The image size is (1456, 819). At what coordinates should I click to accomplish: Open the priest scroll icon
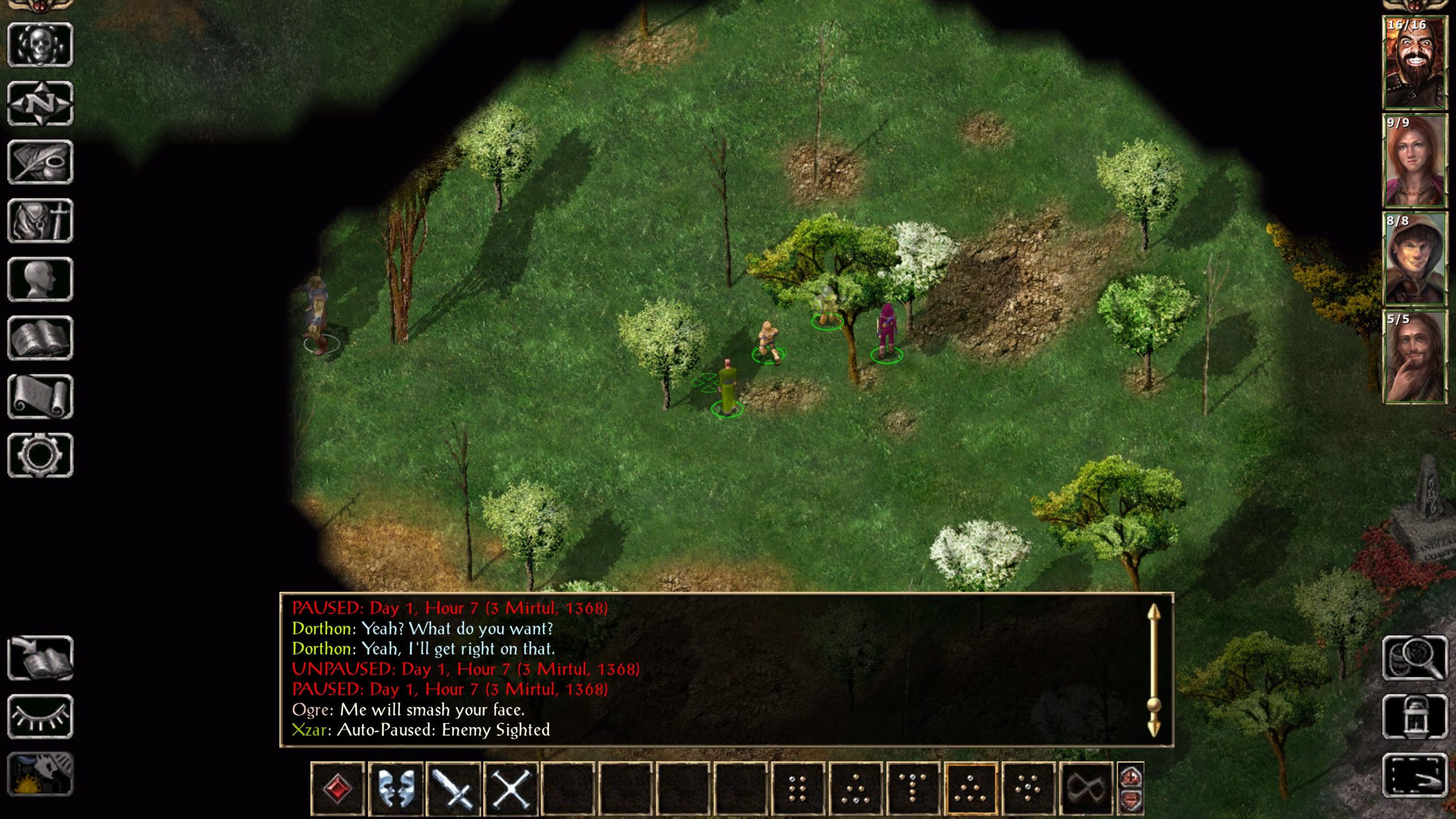(40, 396)
